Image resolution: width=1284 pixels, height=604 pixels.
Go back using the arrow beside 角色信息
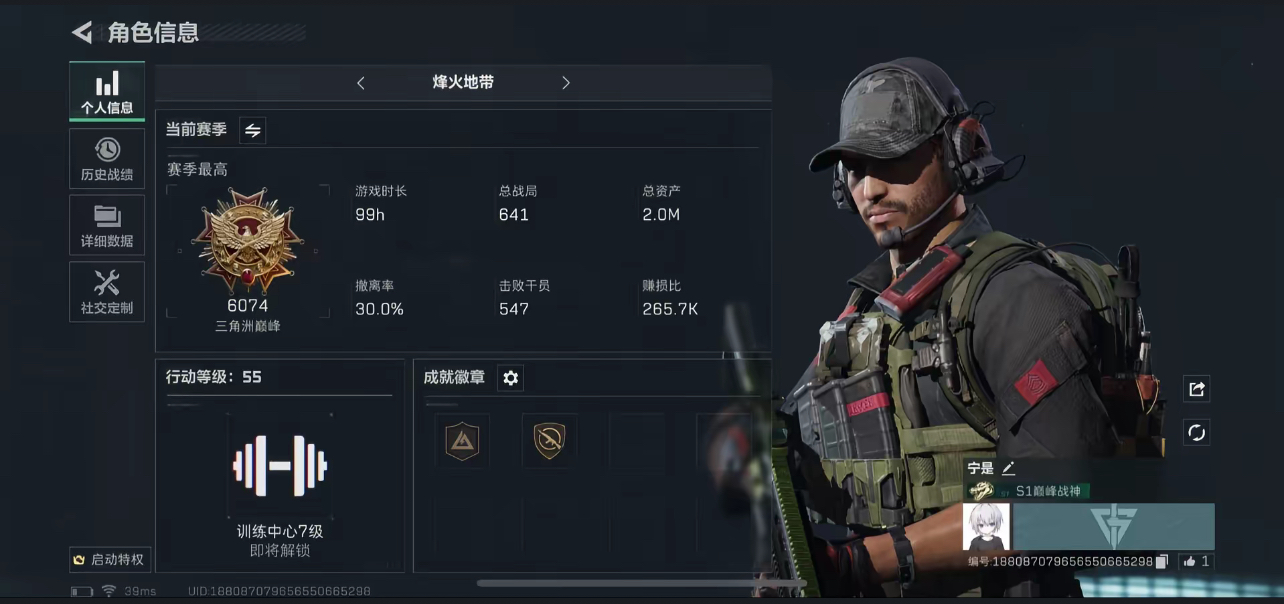pos(82,33)
